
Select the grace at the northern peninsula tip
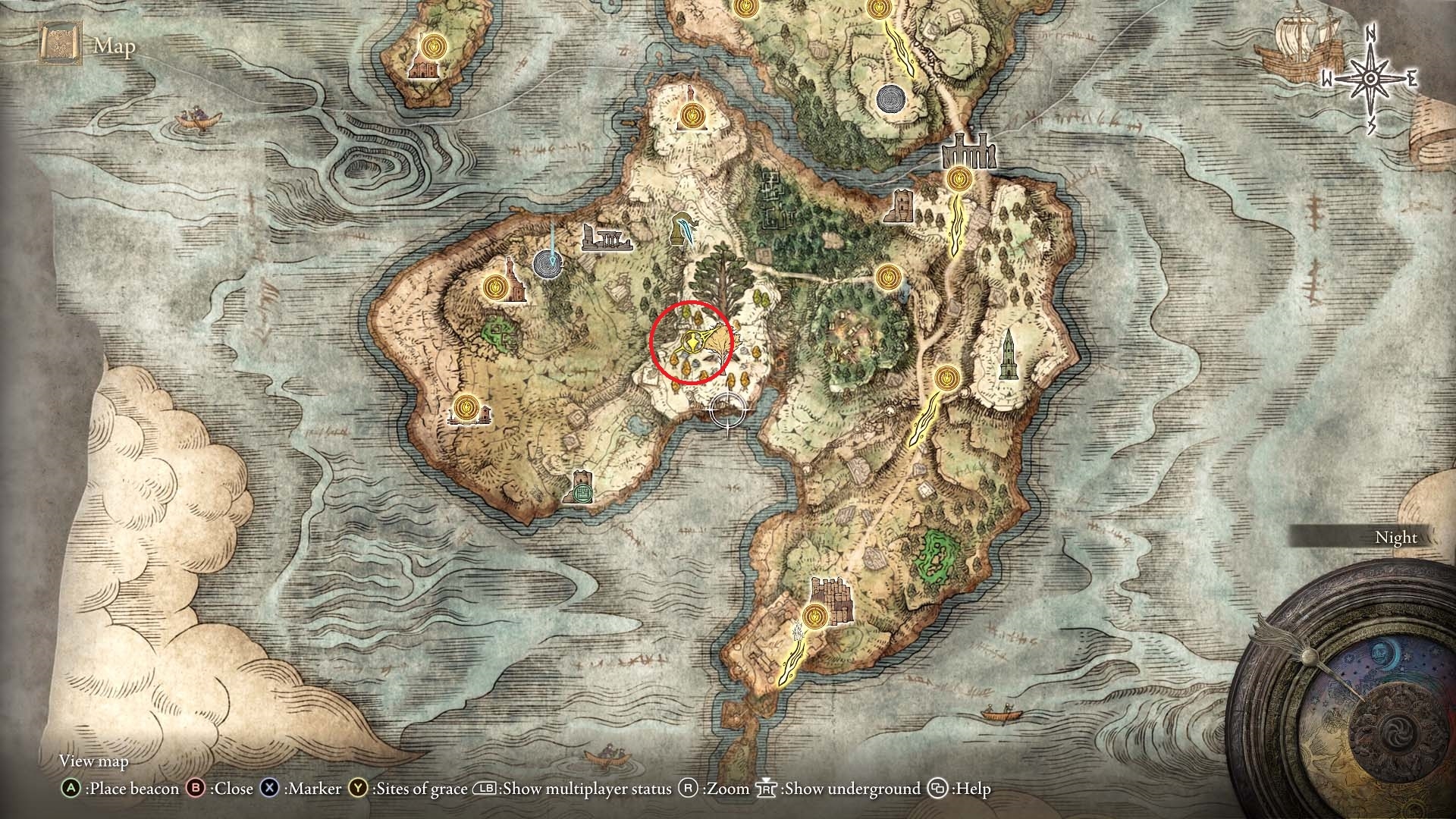click(691, 116)
